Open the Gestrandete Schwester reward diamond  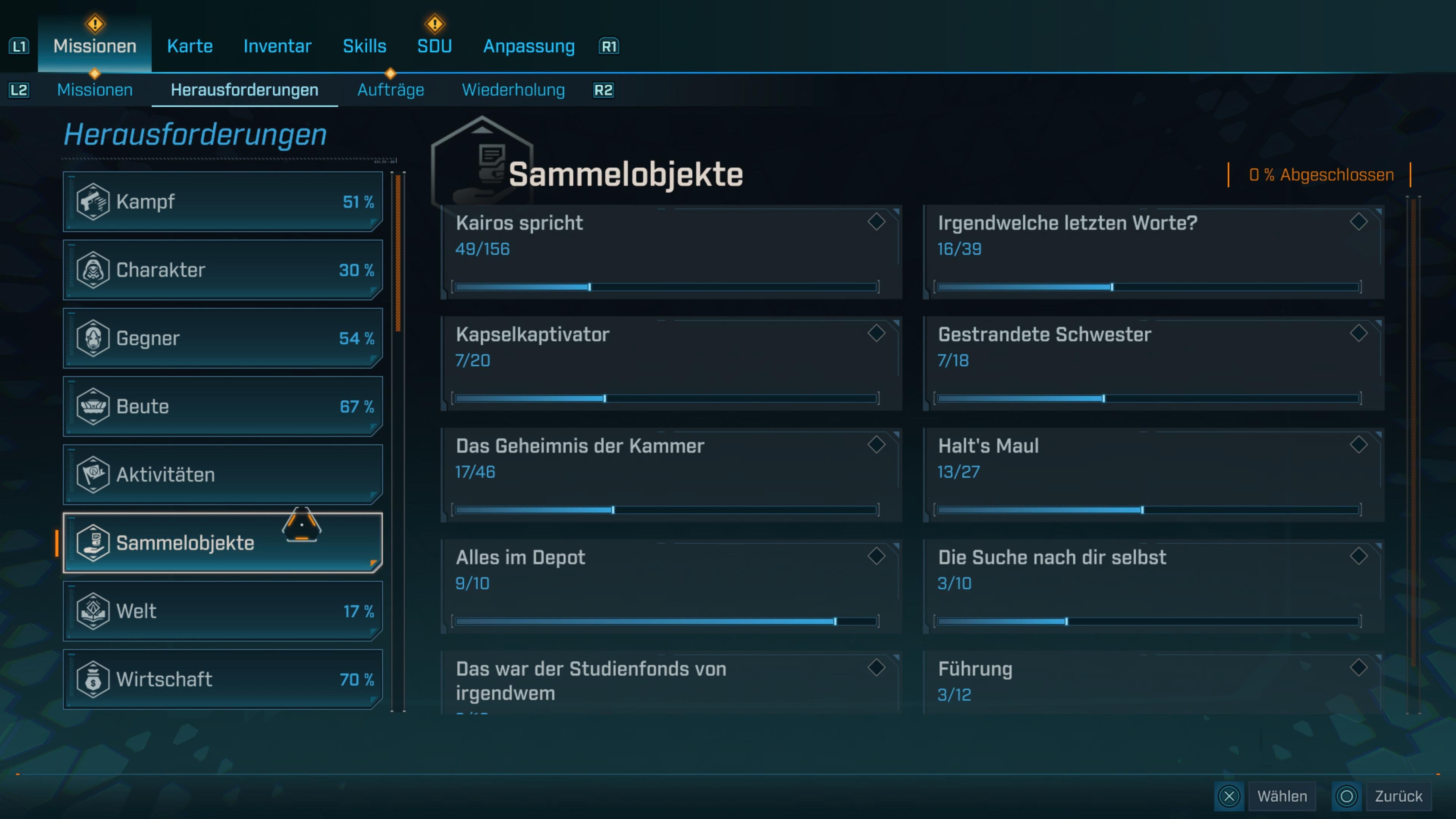coord(1359,334)
